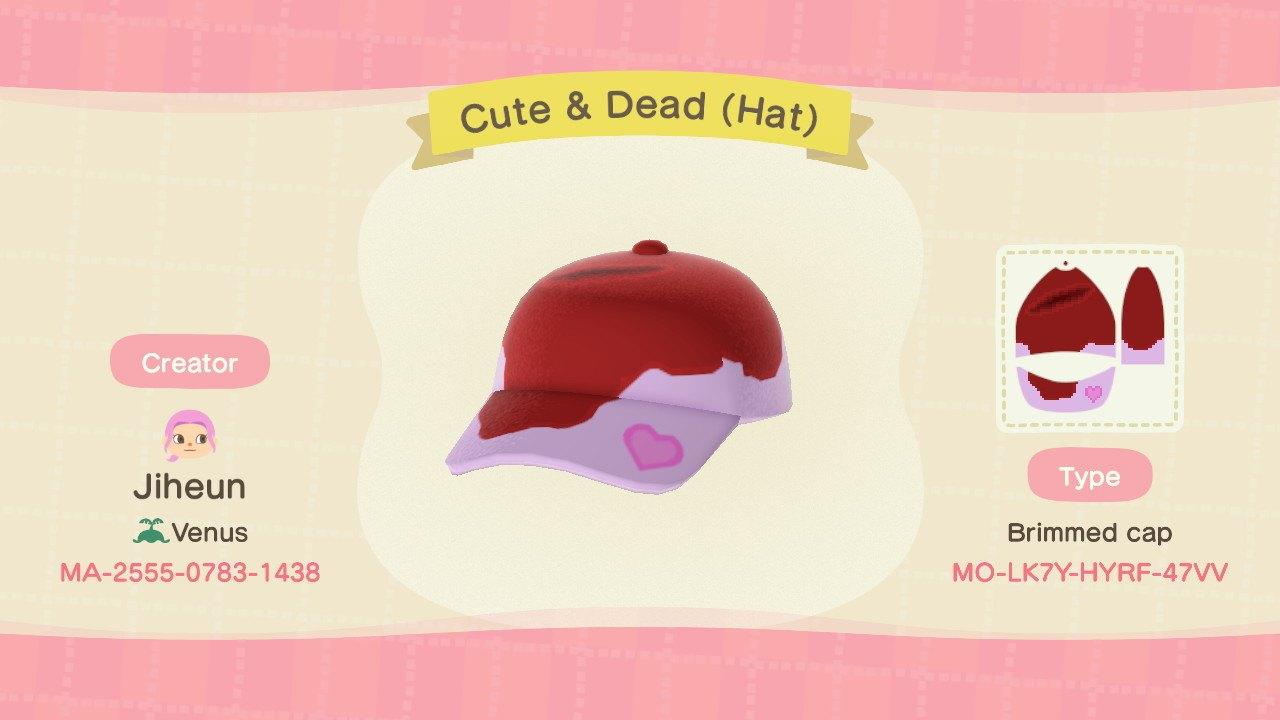
Task: Click the Creator label badge
Action: (x=189, y=363)
